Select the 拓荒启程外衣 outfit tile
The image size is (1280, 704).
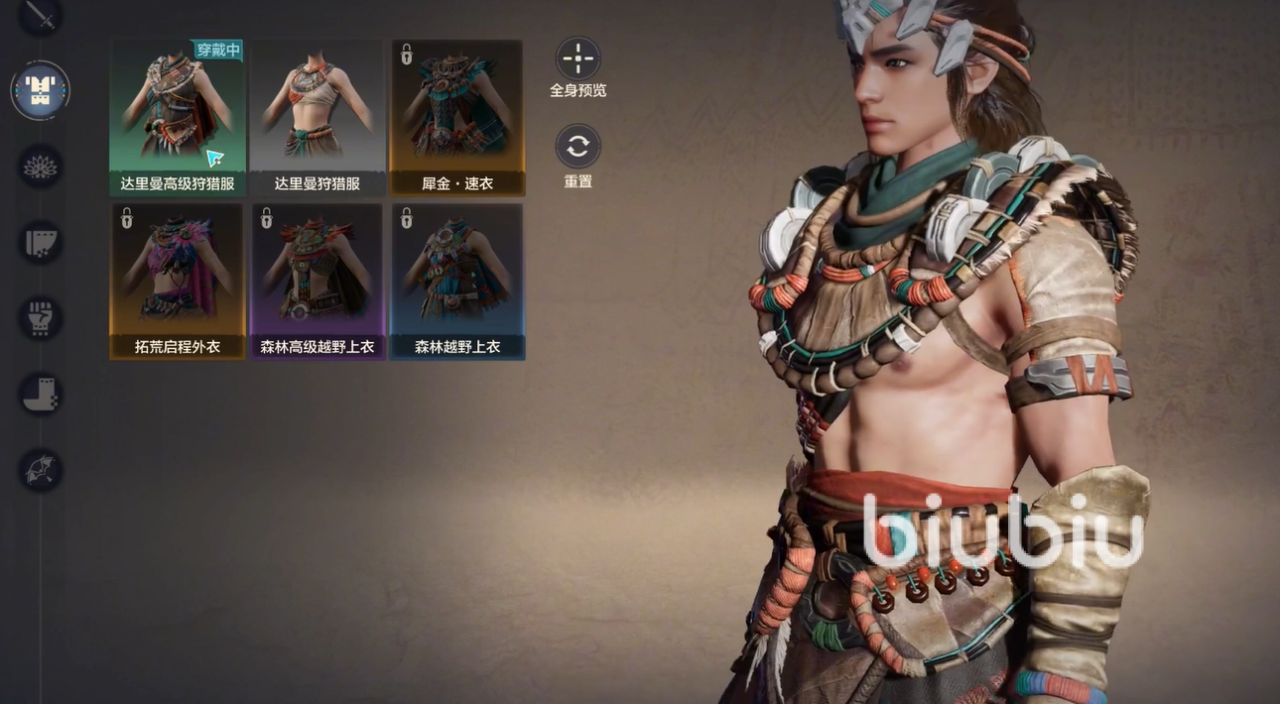coord(177,281)
